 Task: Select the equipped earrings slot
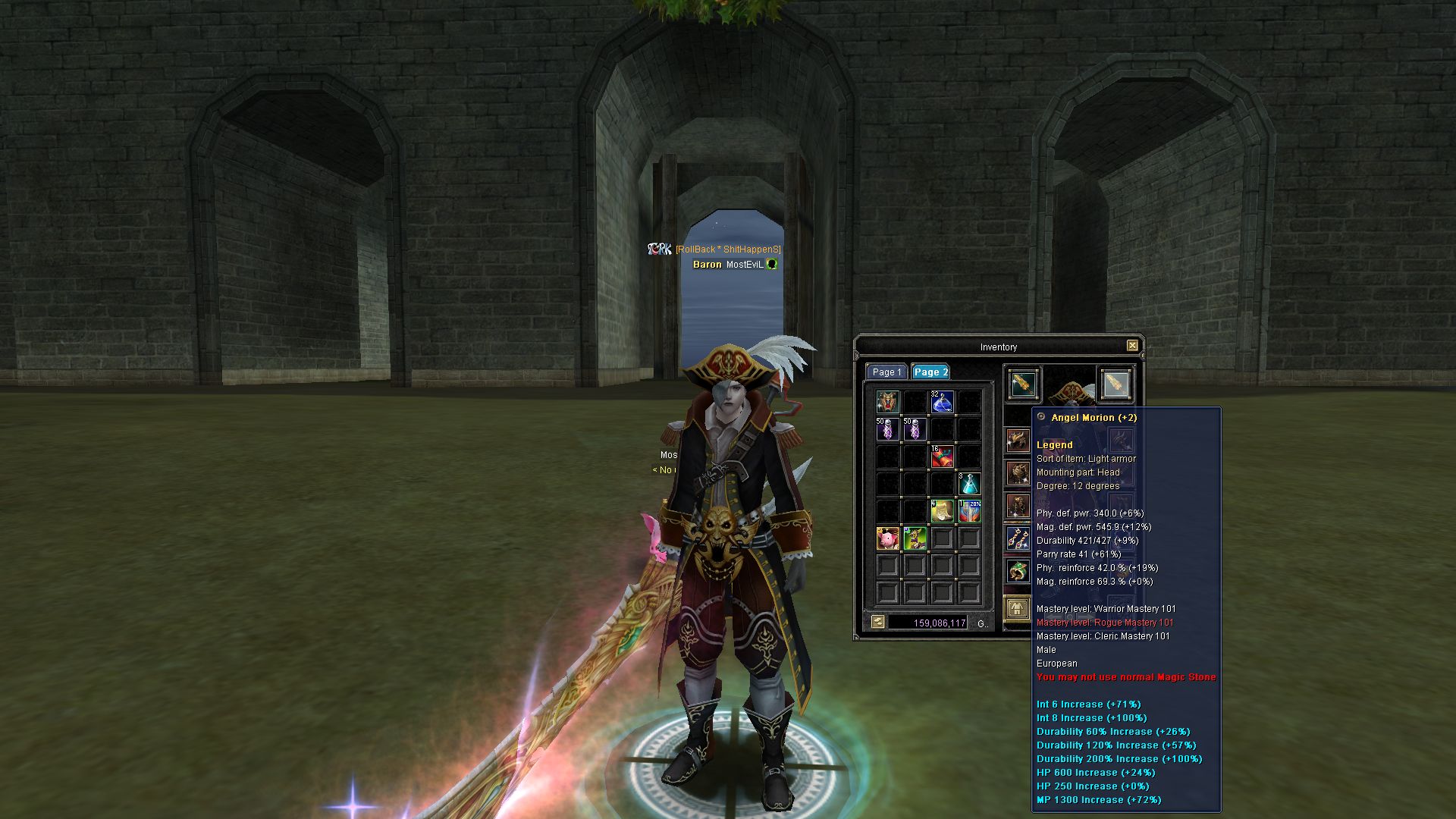click(1017, 538)
